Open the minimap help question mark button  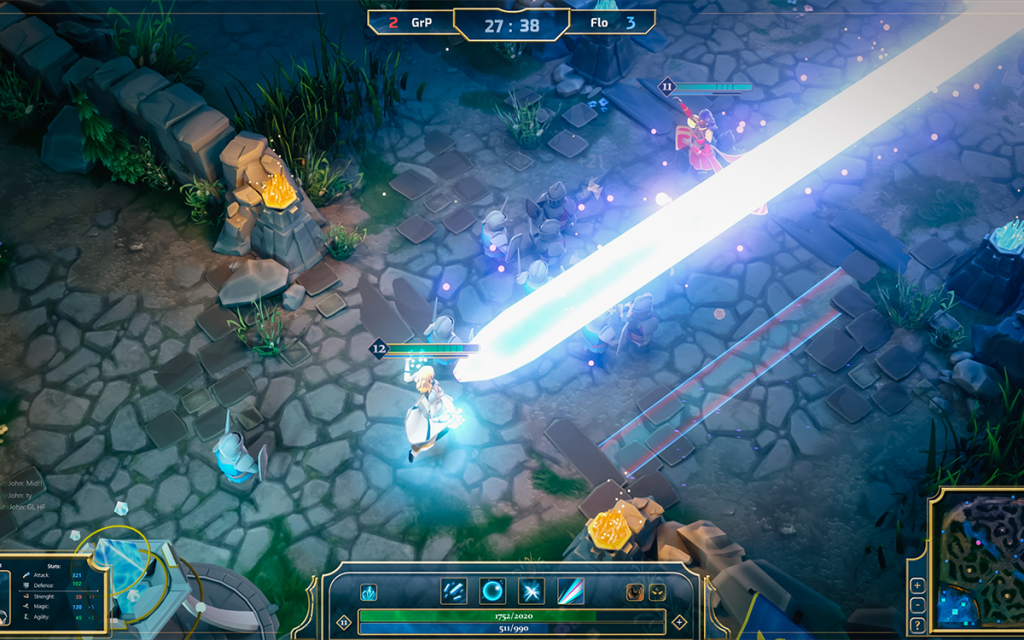coord(917,625)
